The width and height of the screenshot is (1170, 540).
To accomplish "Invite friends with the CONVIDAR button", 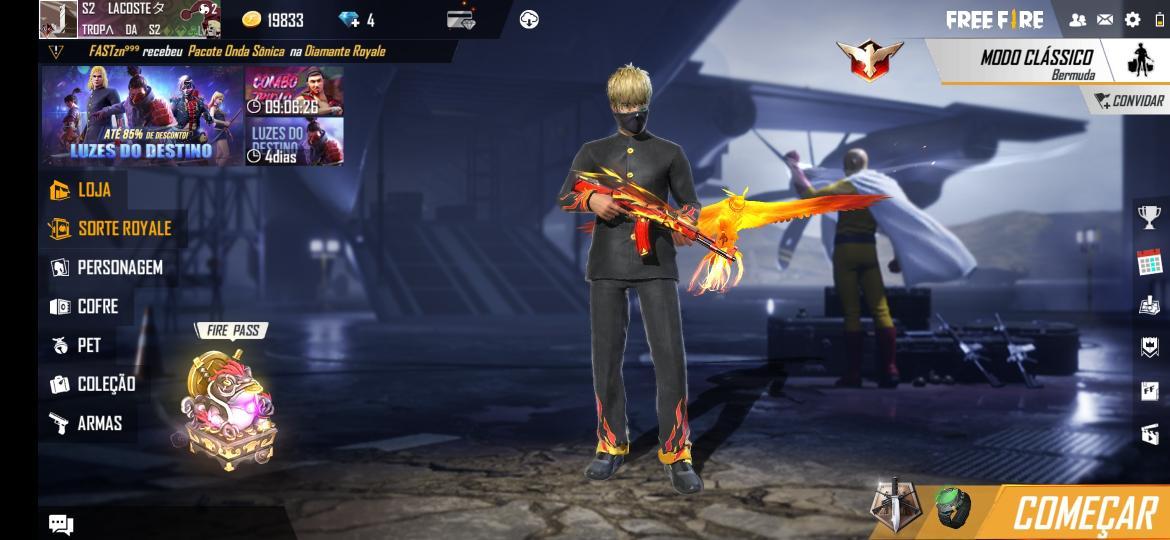I will point(1129,101).
